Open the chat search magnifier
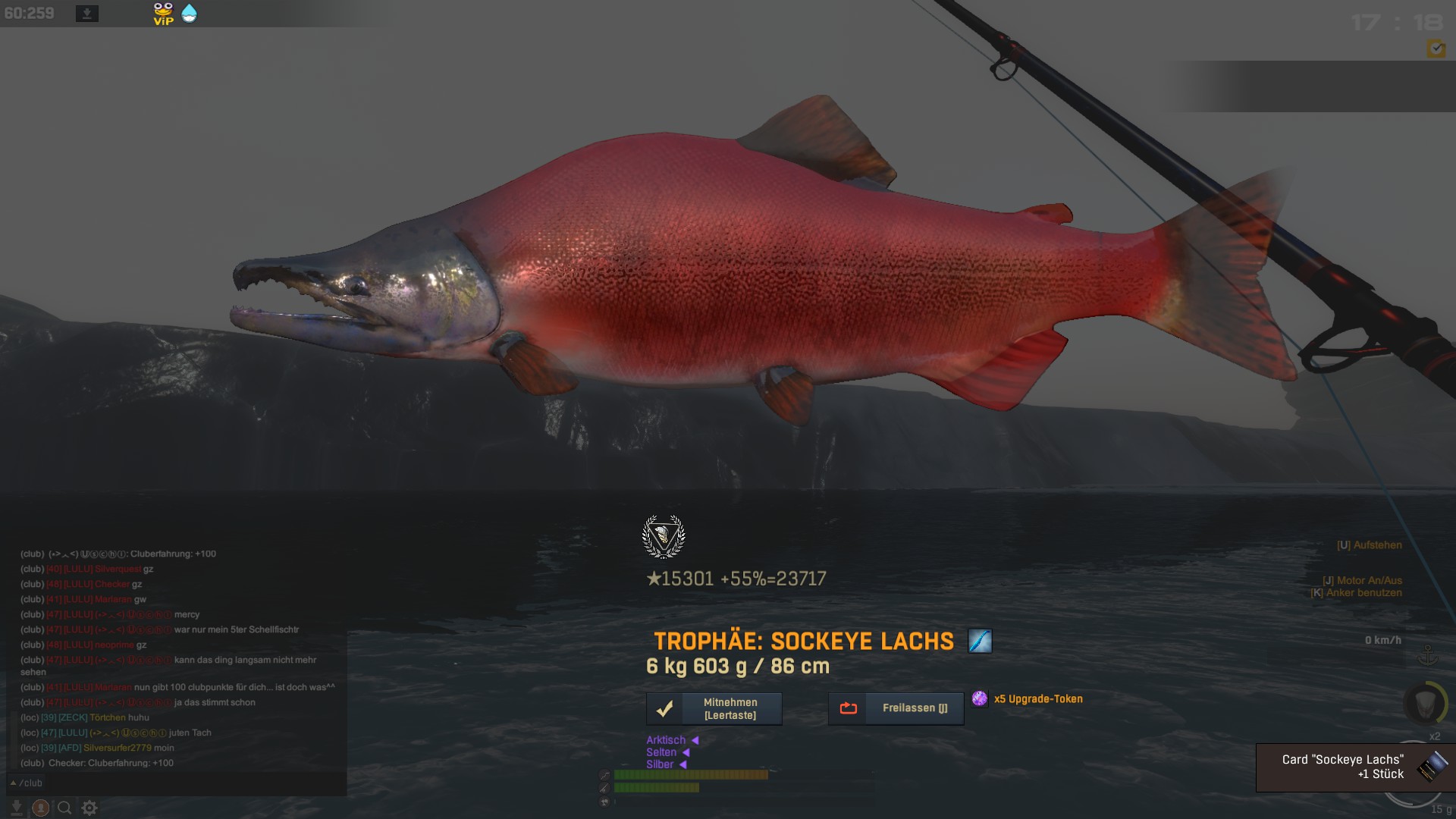This screenshot has height=819, width=1456. (x=65, y=808)
